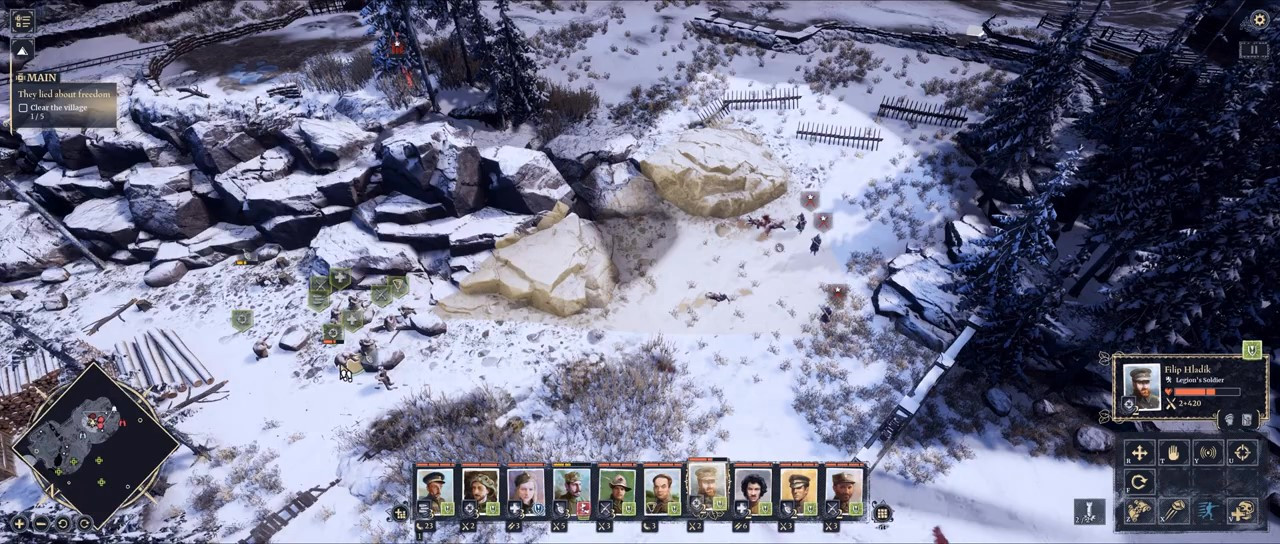Zoom in the minimap with plus button
This screenshot has height=544, width=1280.
pos(19,523)
